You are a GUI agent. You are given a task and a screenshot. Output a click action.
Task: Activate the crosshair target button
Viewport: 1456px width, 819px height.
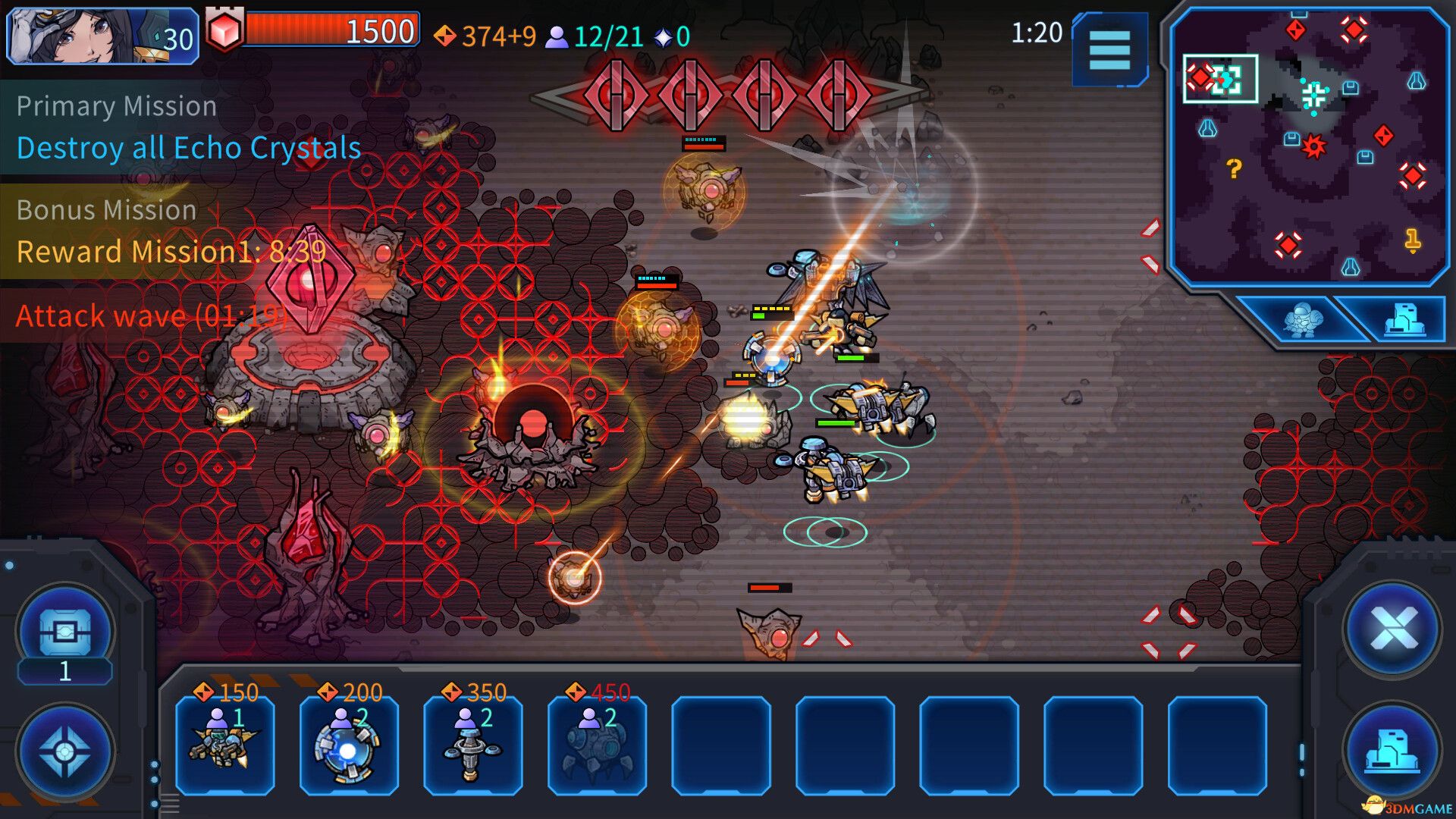[65, 752]
